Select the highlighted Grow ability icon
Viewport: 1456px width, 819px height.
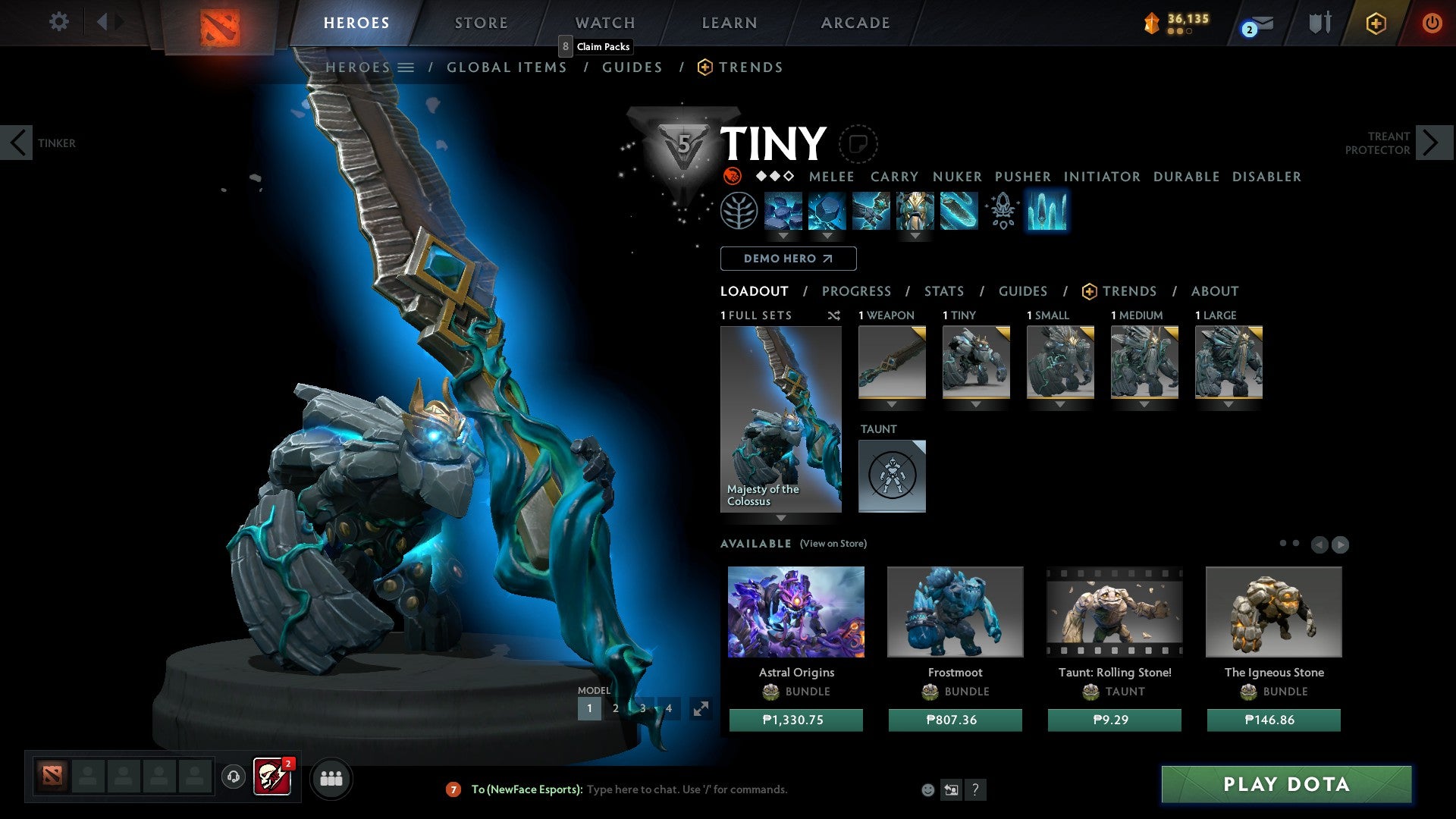pos(1047,212)
